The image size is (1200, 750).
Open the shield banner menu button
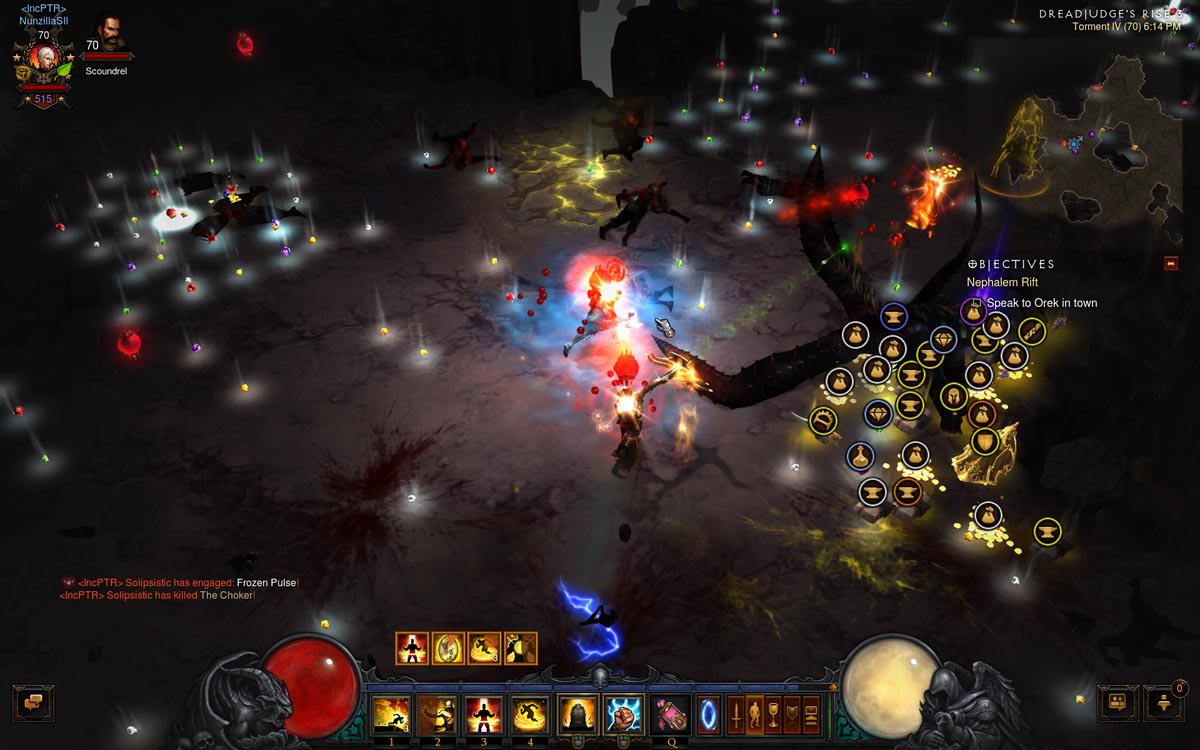(x=793, y=715)
